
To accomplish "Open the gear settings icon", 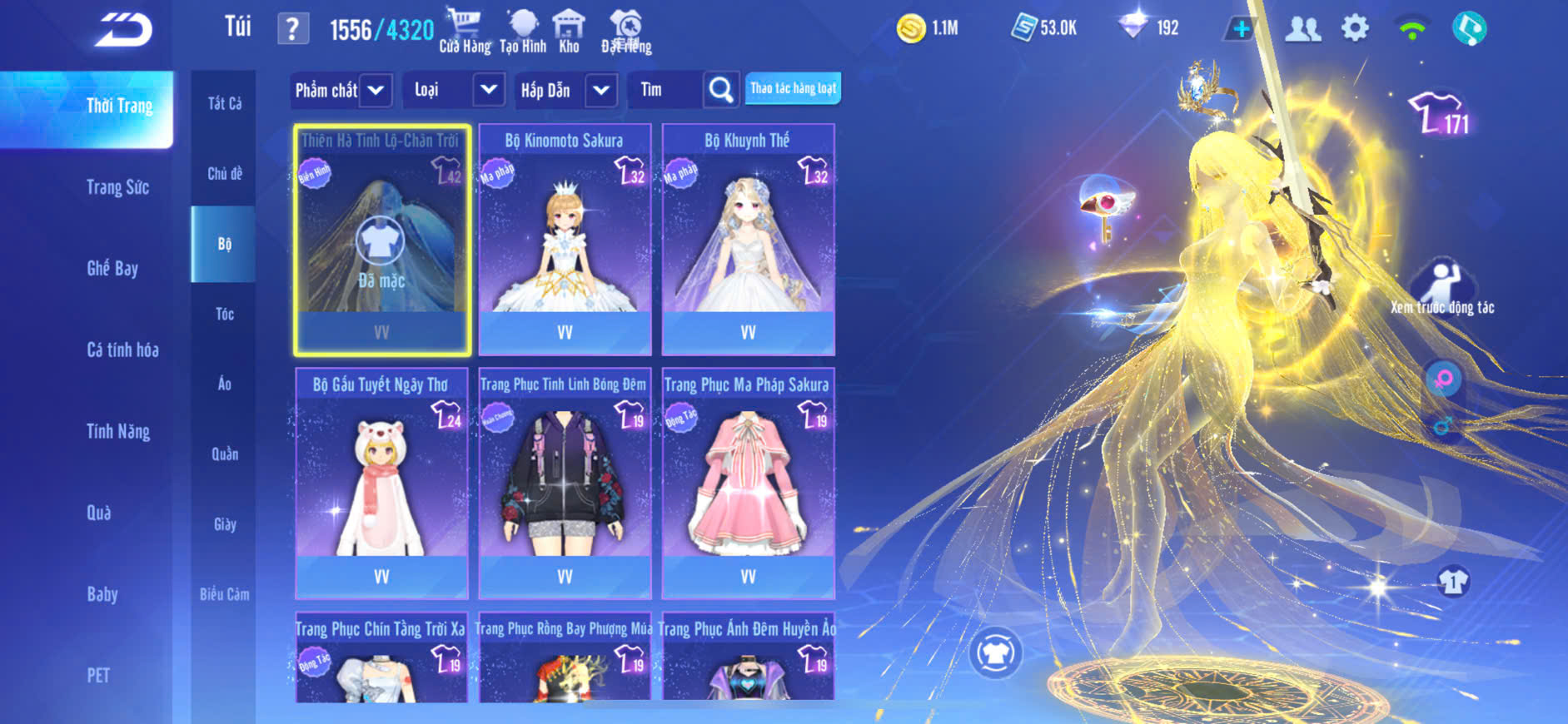I will click(1355, 29).
